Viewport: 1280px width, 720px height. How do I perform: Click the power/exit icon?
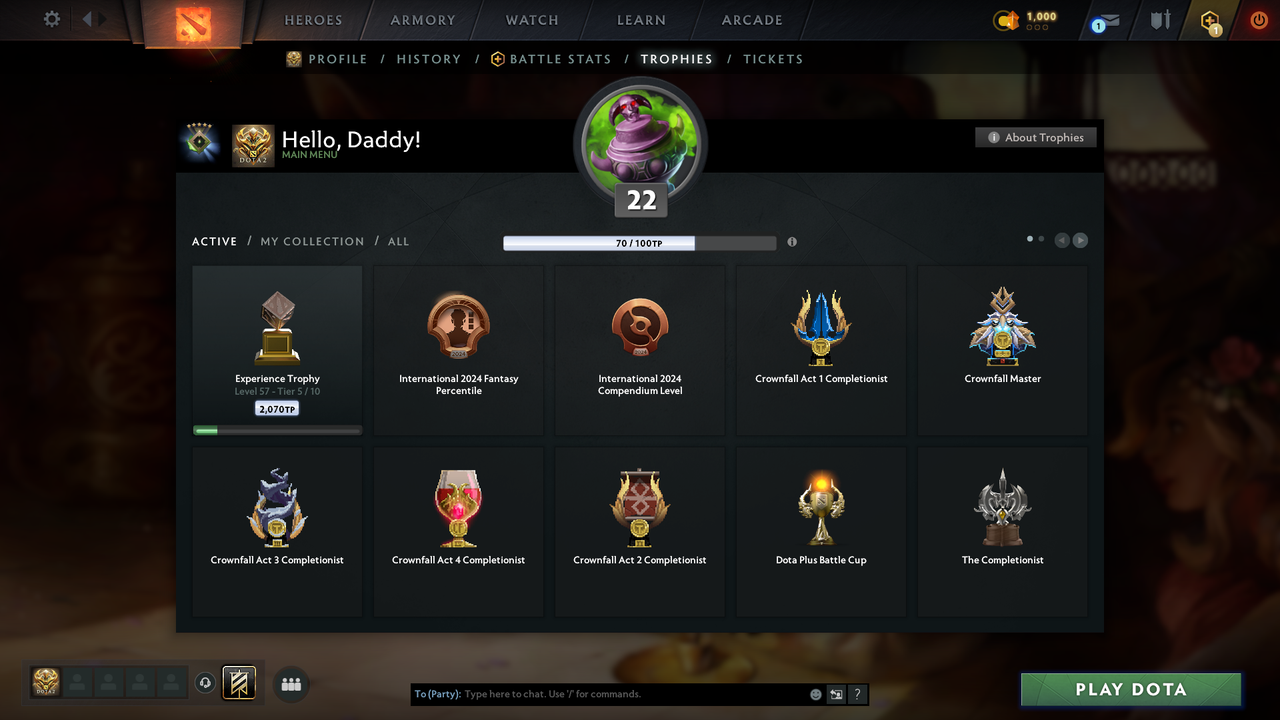click(1258, 19)
